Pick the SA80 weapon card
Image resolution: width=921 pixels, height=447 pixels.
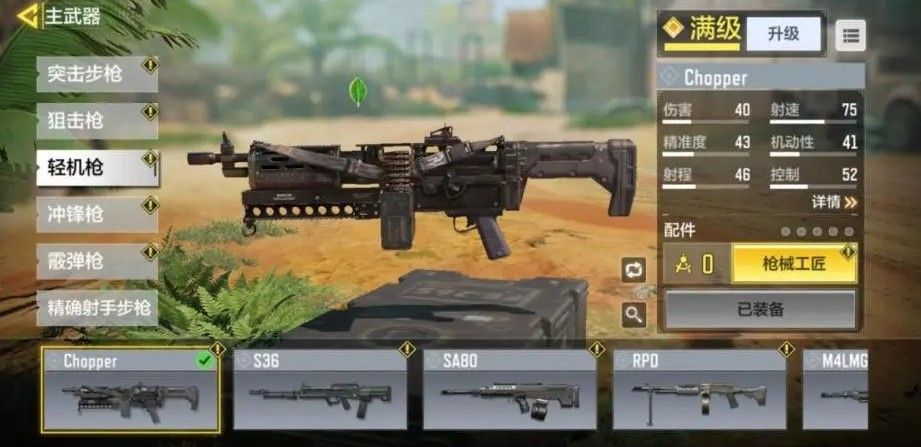[x=510, y=390]
